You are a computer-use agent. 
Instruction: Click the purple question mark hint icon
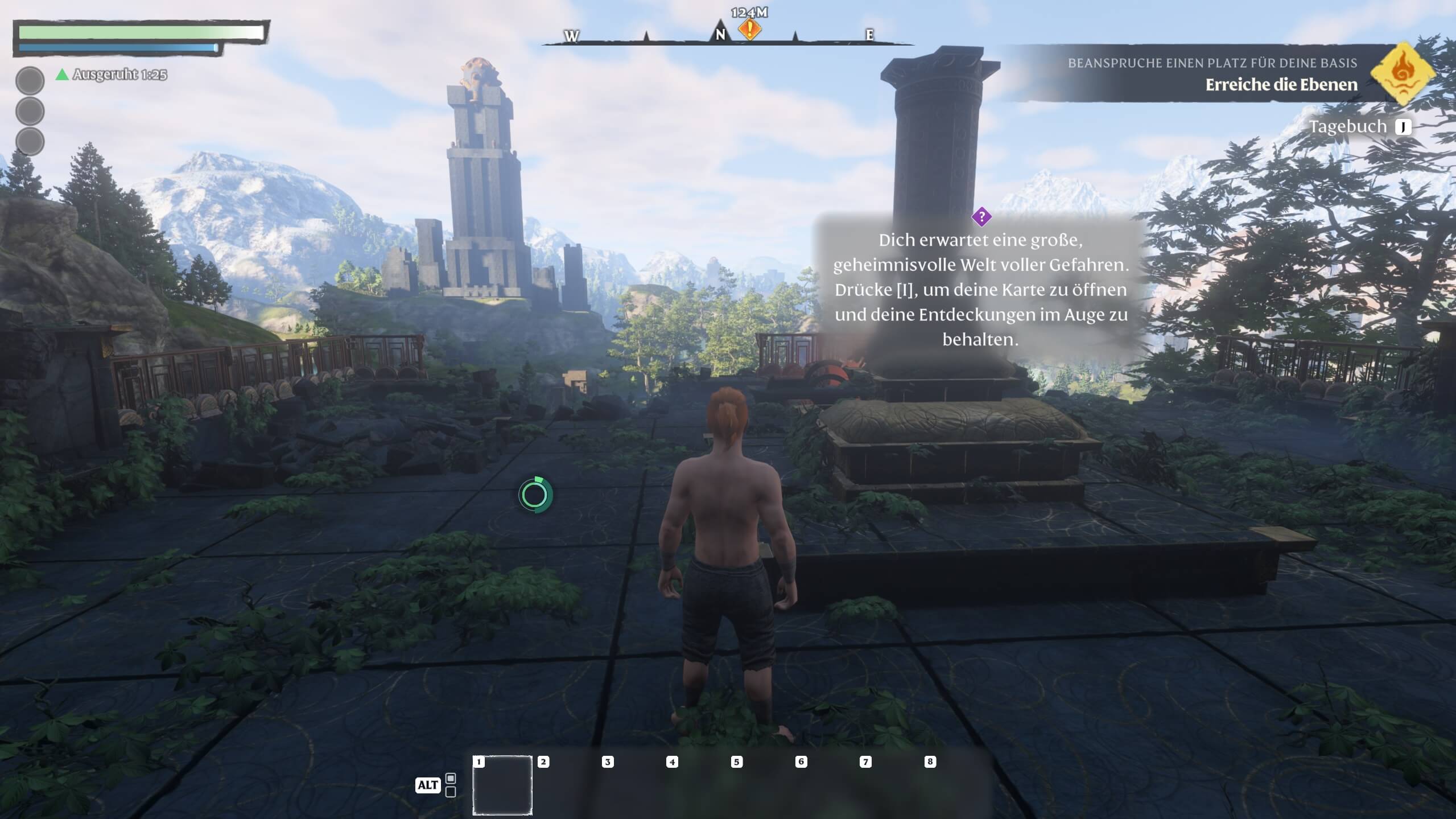tap(981, 217)
